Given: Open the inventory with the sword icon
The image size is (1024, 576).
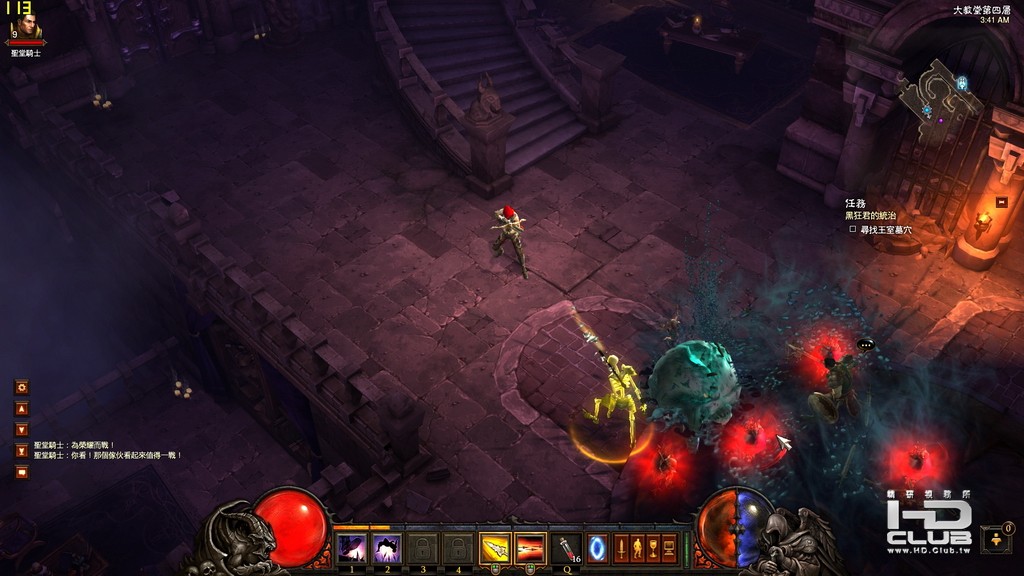Looking at the screenshot, I should (x=621, y=548).
